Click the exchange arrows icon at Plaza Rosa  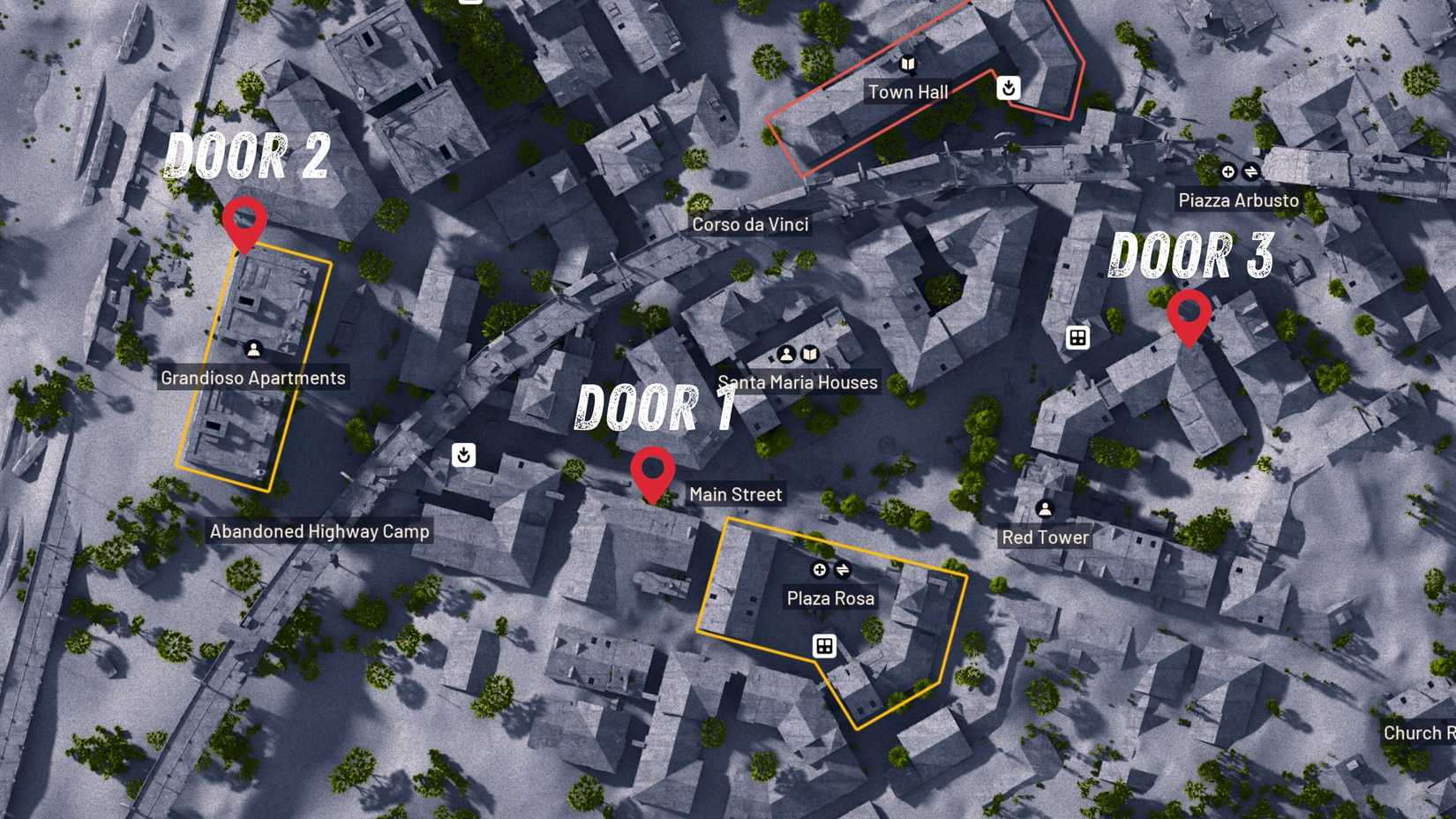tap(842, 569)
